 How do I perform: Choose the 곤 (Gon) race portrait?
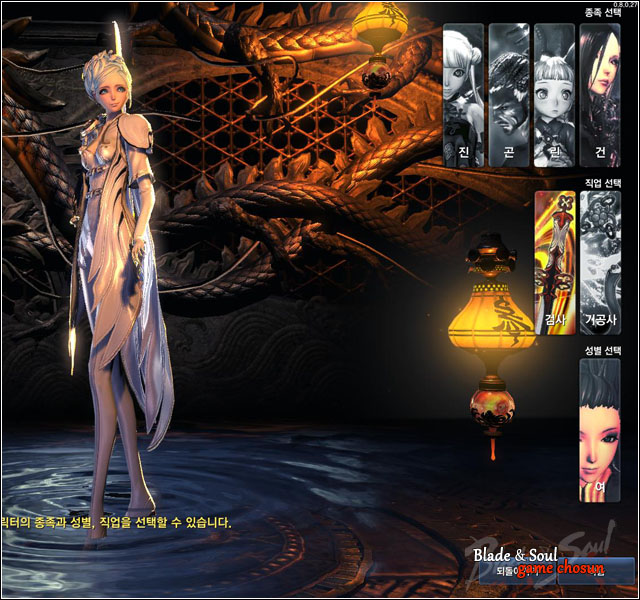(508, 95)
